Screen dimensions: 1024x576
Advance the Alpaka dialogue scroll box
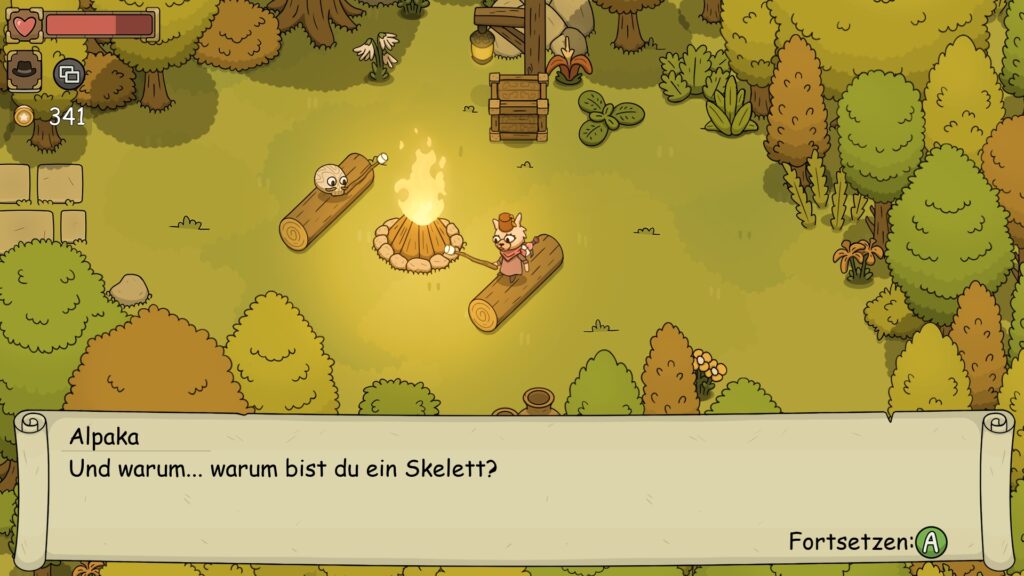tap(931, 542)
